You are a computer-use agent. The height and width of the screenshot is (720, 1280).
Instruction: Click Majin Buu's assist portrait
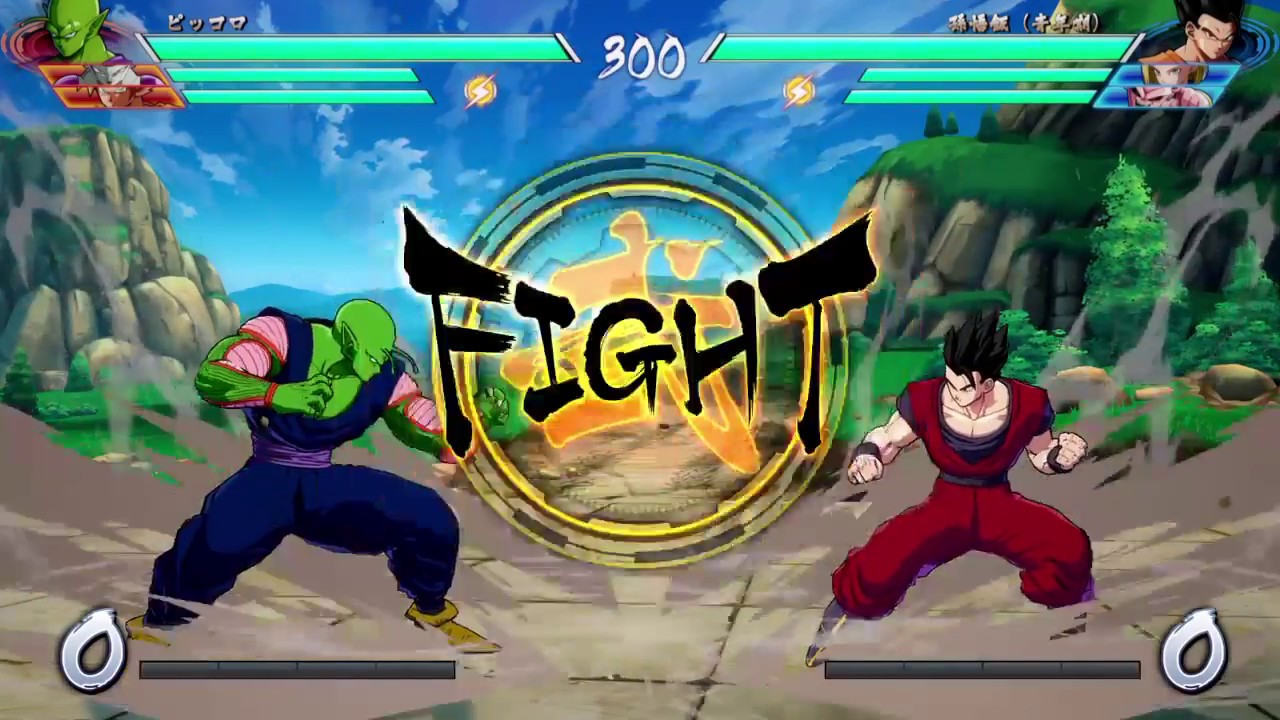pyautogui.click(x=1170, y=95)
